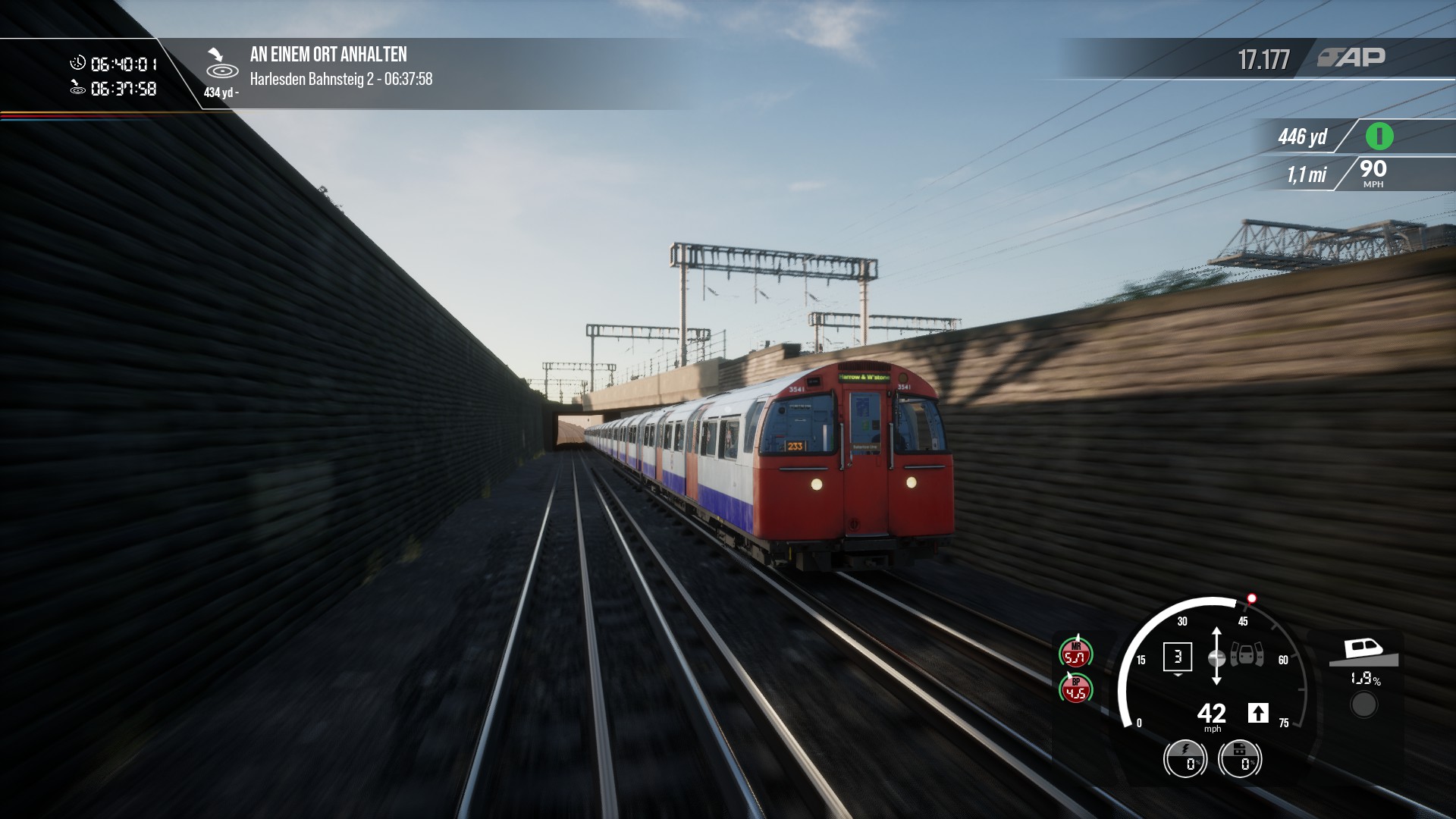This screenshot has width=1456, height=819.
Task: Click the green next-signal indicator
Action: pyautogui.click(x=1379, y=136)
